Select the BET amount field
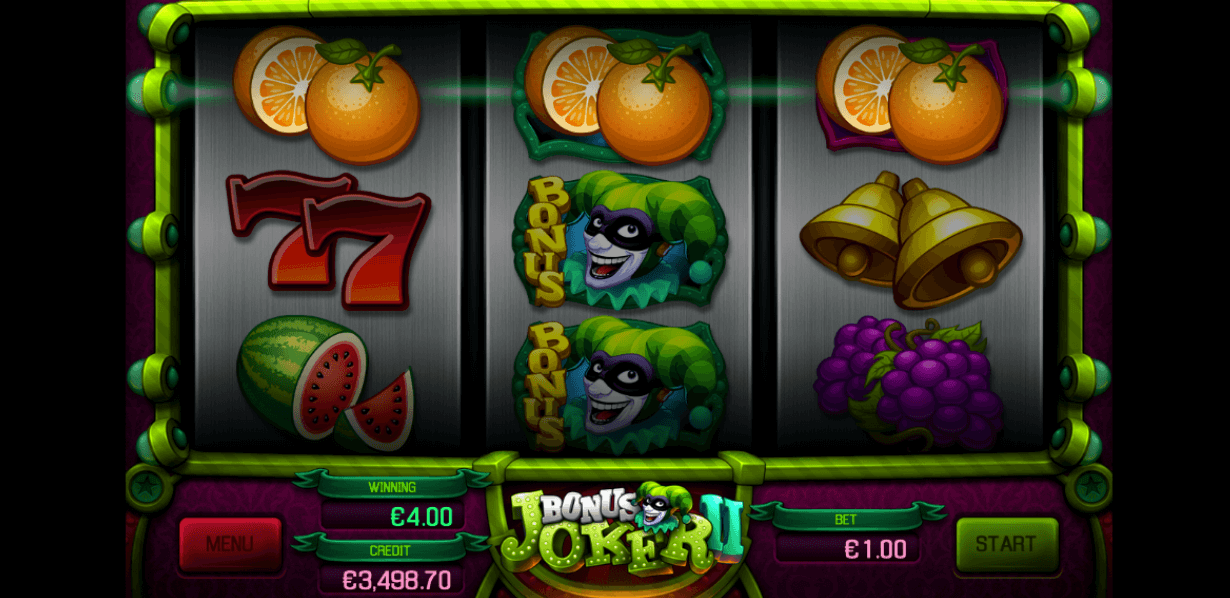 [x=848, y=549]
